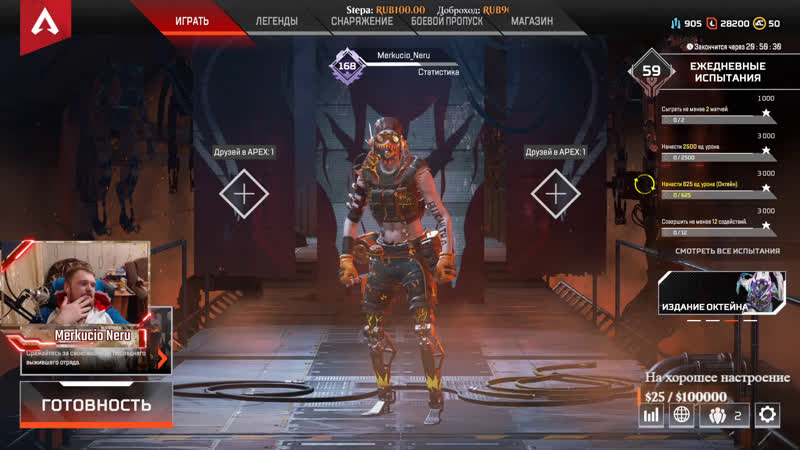
Task: Switch to the ИГРАТЬ tab
Action: click(192, 20)
